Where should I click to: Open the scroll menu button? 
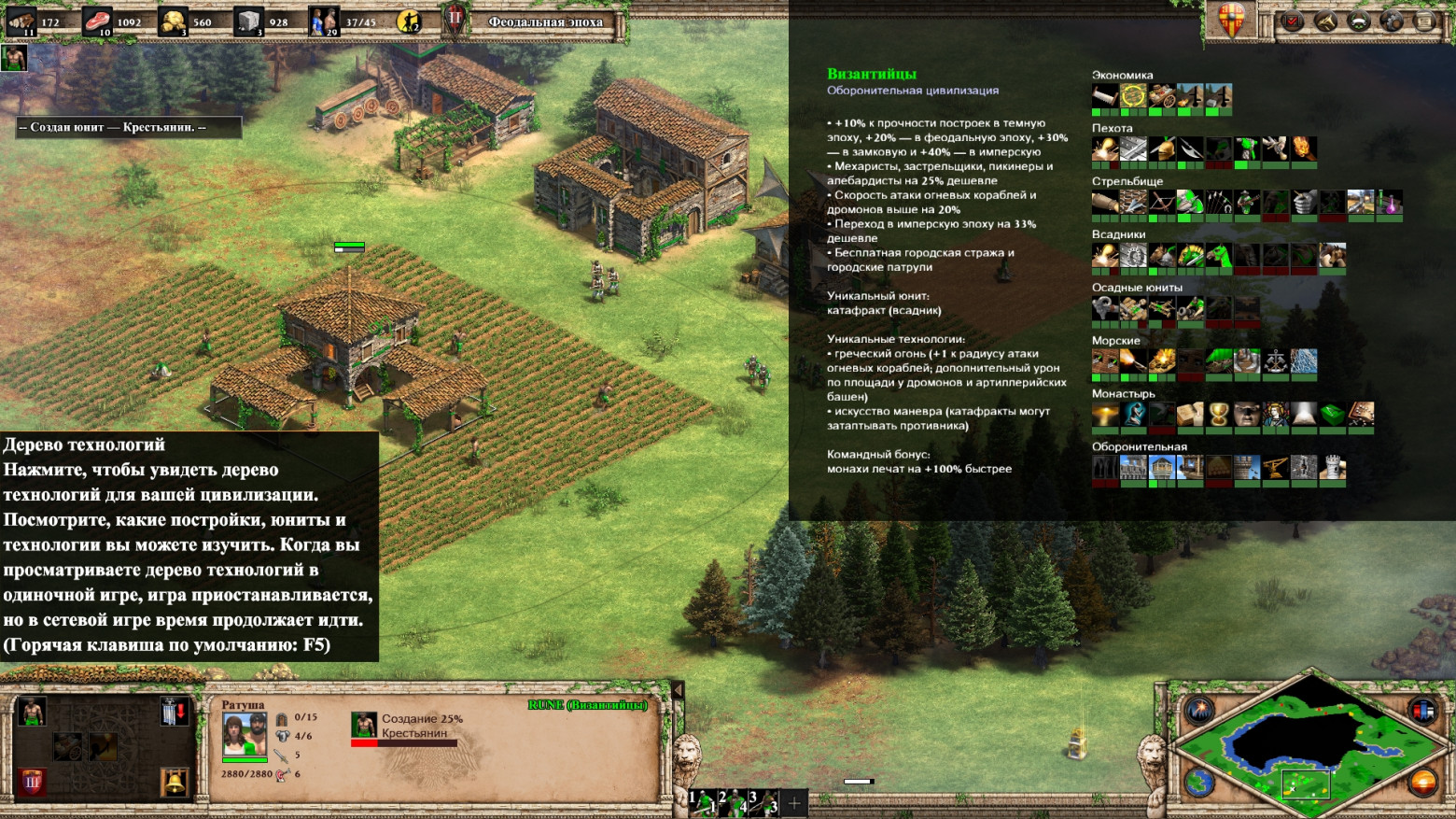[x=1424, y=21]
